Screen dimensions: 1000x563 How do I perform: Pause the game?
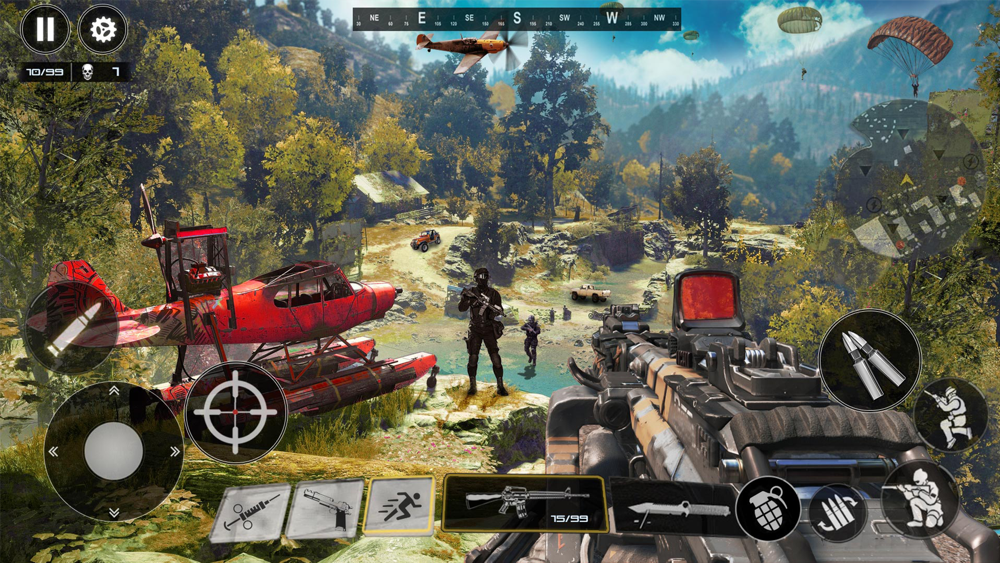coord(45,30)
